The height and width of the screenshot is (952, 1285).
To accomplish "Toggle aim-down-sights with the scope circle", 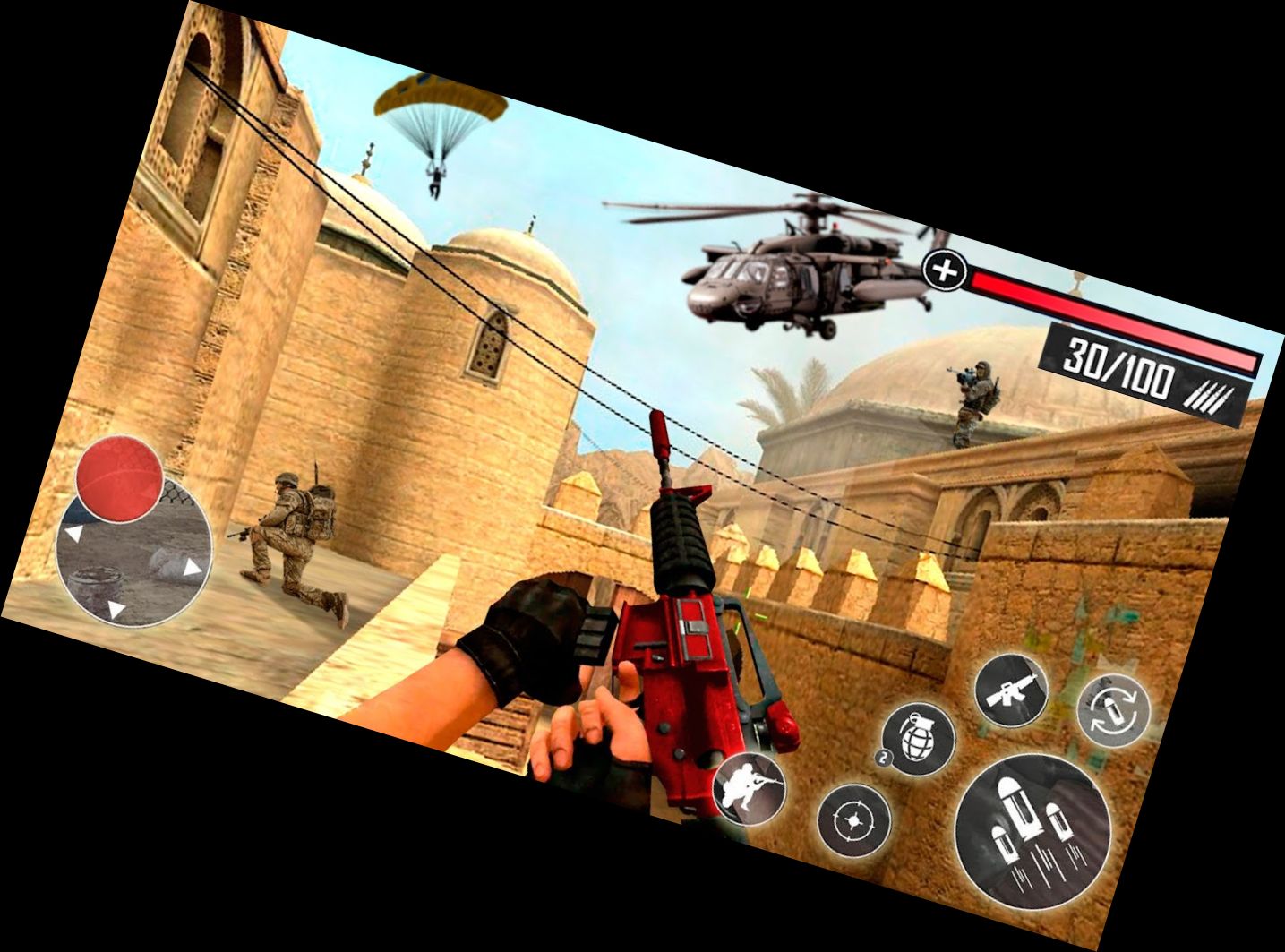I will pyautogui.click(x=853, y=821).
